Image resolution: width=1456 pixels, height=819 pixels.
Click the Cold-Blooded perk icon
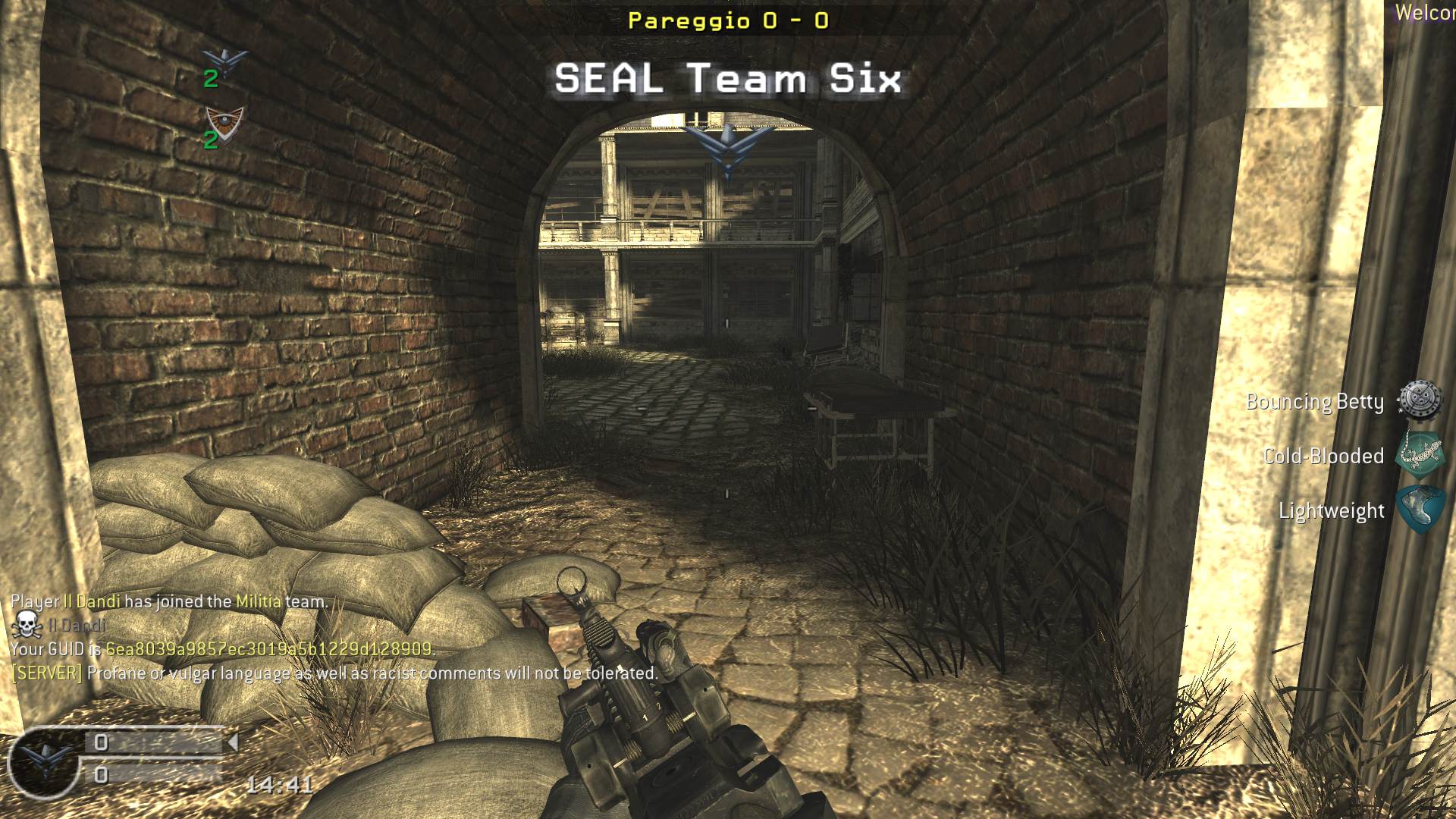tap(1420, 455)
